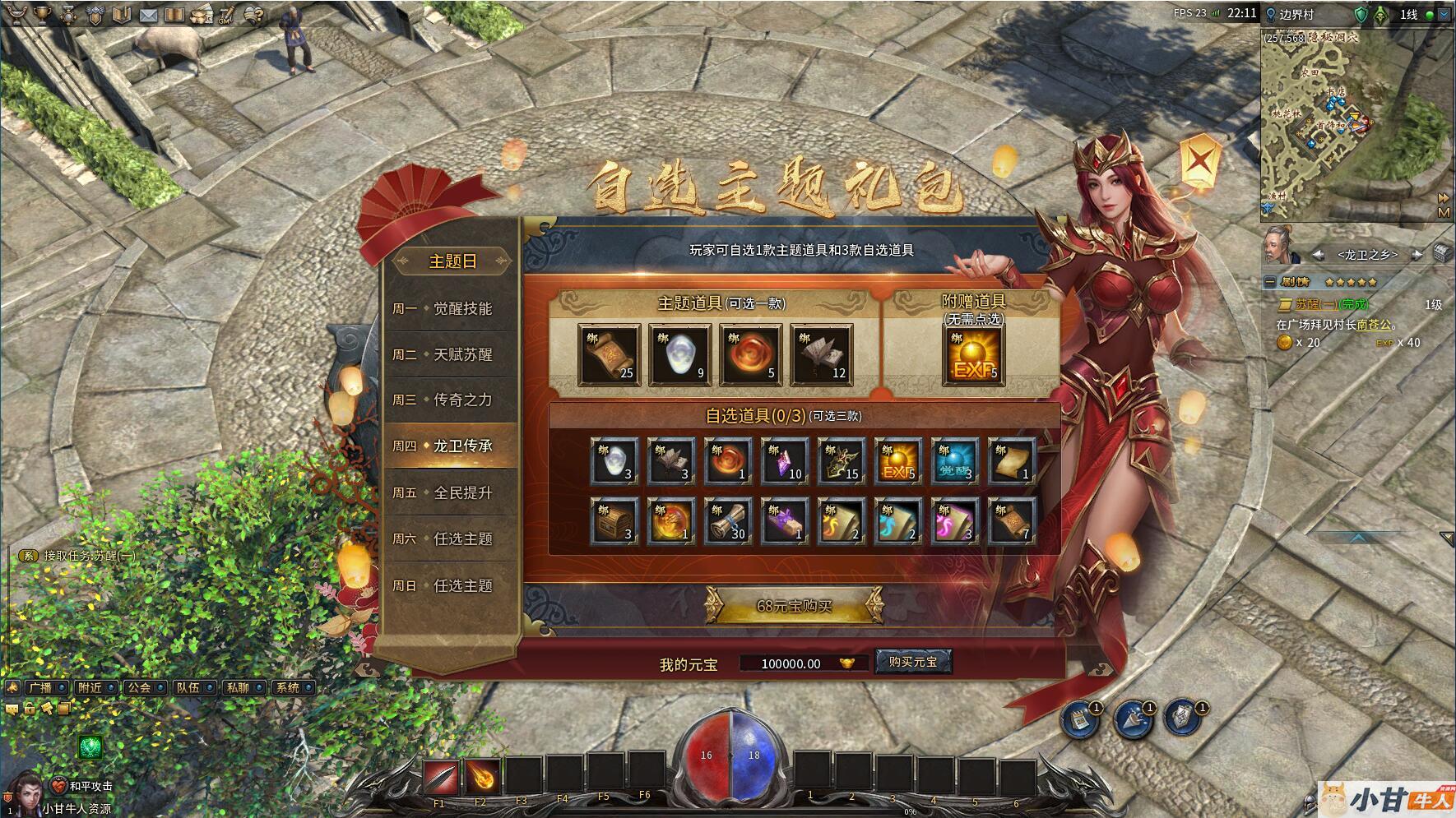The image size is (1456, 818).
Task: Select the bonus EXP orb item
Action: (x=974, y=355)
